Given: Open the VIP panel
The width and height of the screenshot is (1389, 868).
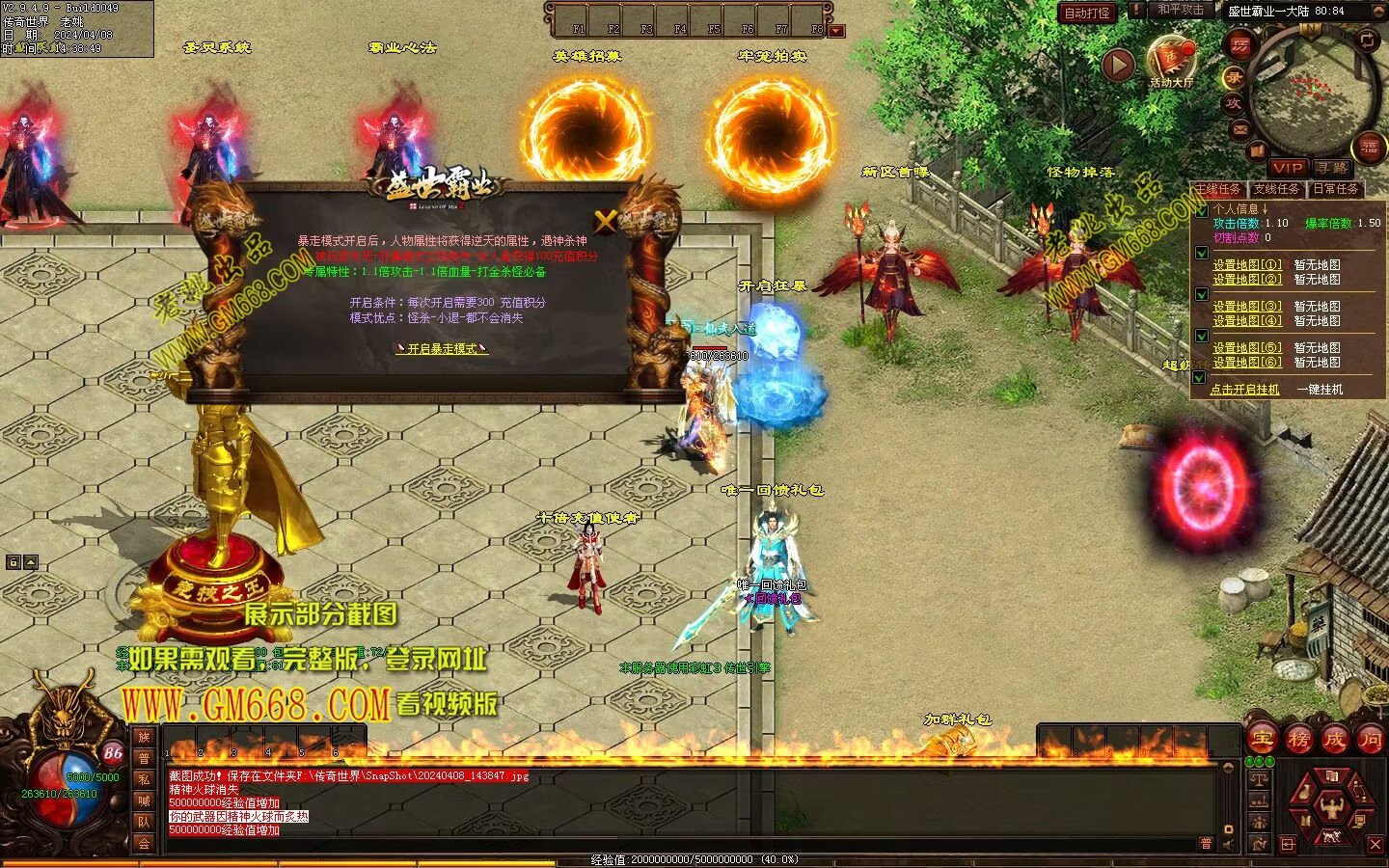Looking at the screenshot, I should click(x=1287, y=168).
